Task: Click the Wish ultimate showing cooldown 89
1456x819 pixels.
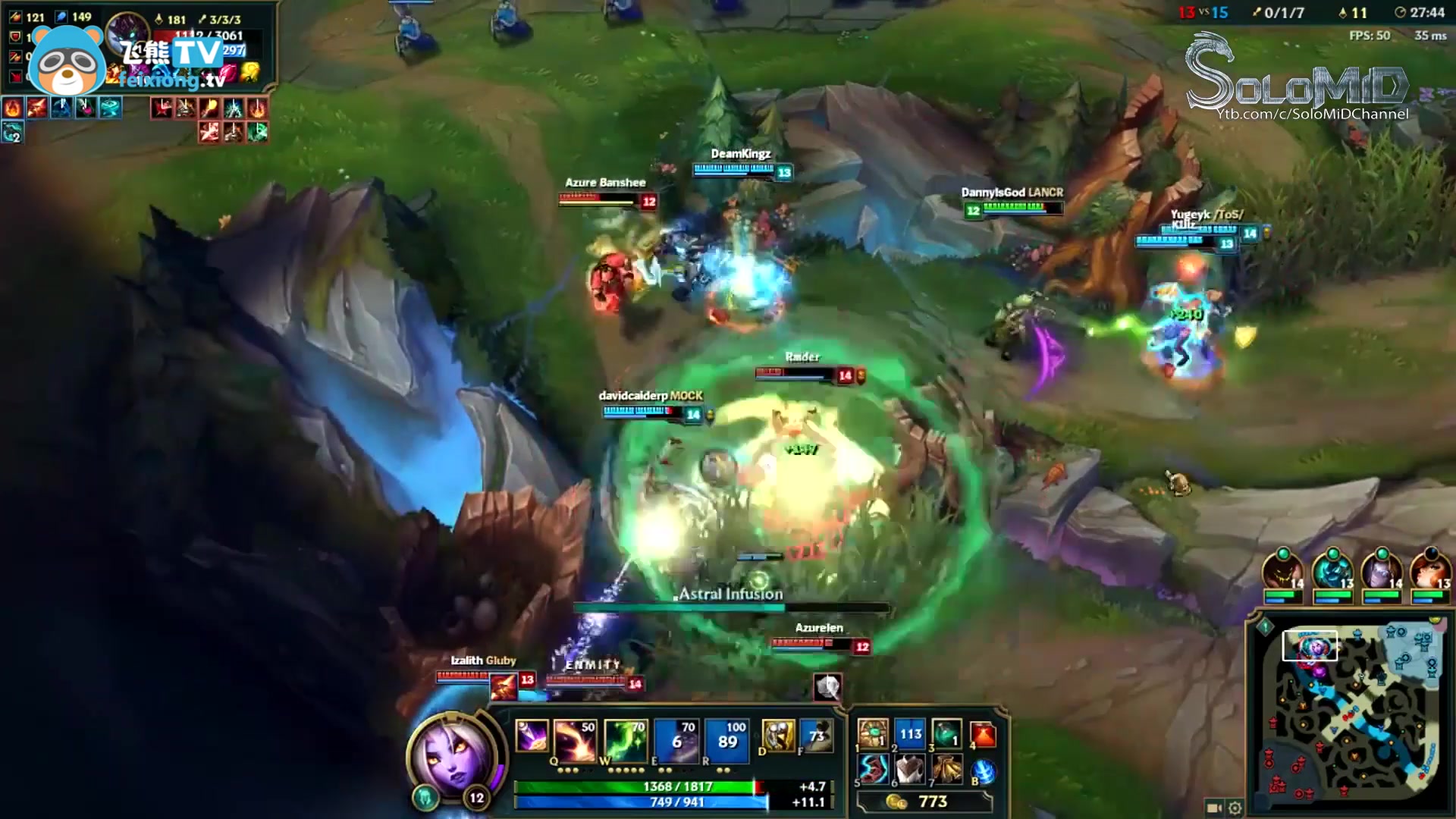Action: [x=726, y=738]
